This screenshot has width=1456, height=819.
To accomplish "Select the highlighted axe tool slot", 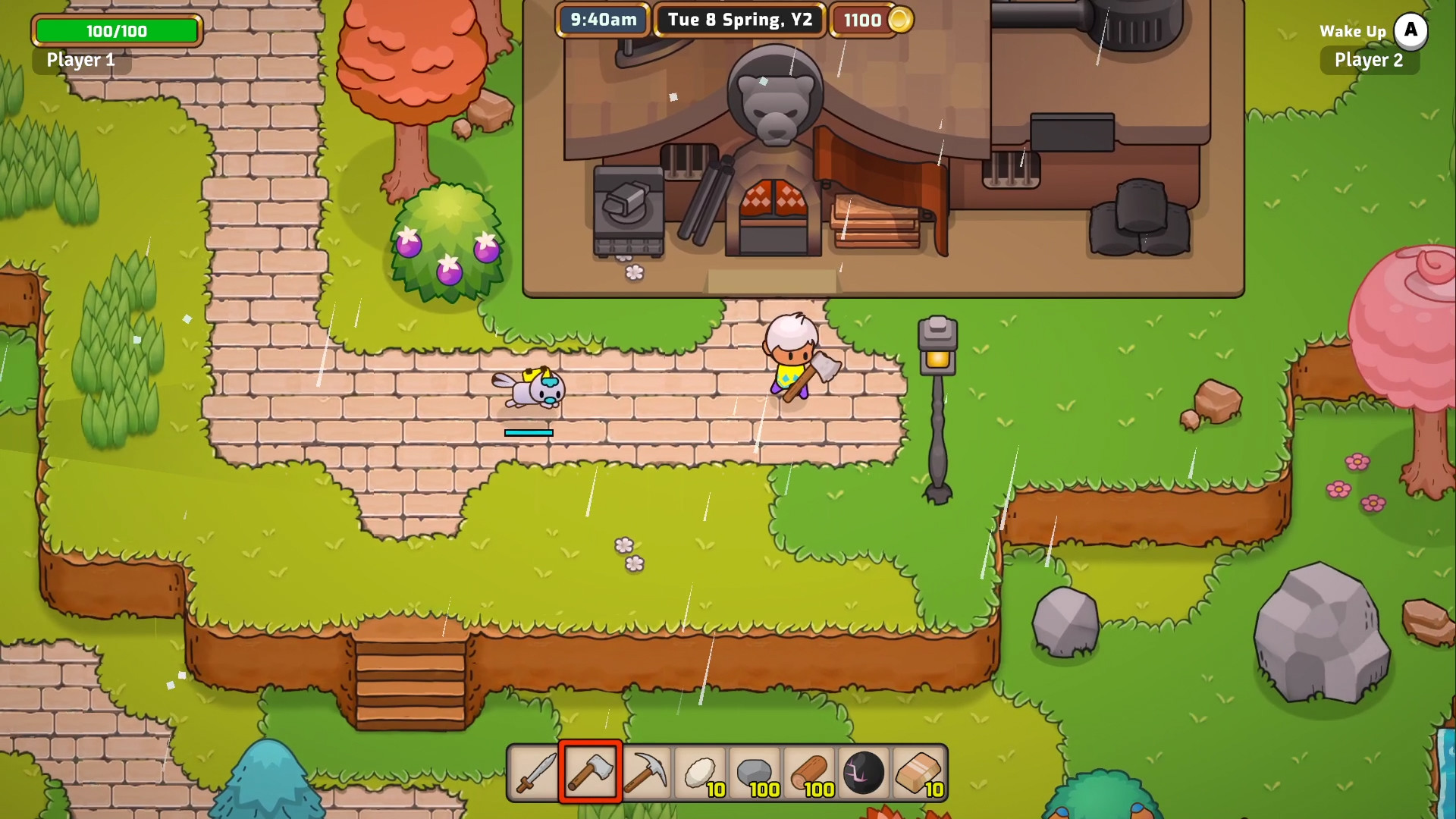I will click(x=590, y=773).
